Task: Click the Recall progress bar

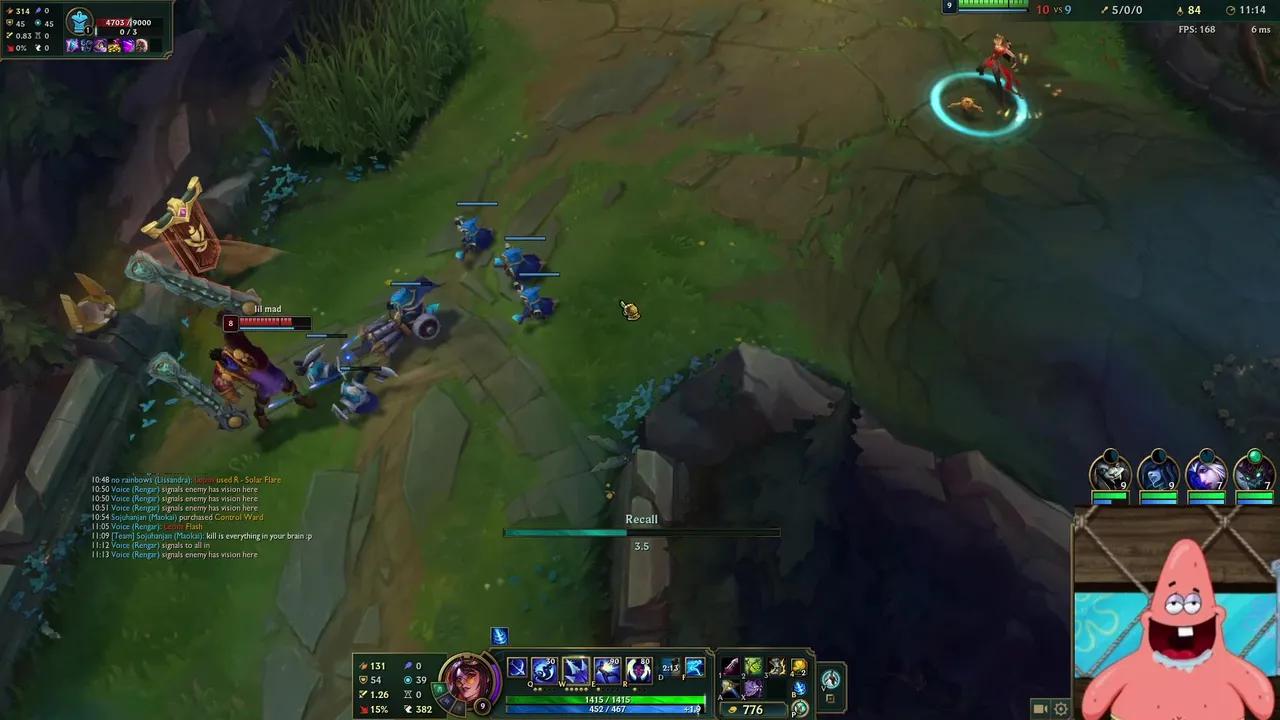Action: click(x=641, y=532)
